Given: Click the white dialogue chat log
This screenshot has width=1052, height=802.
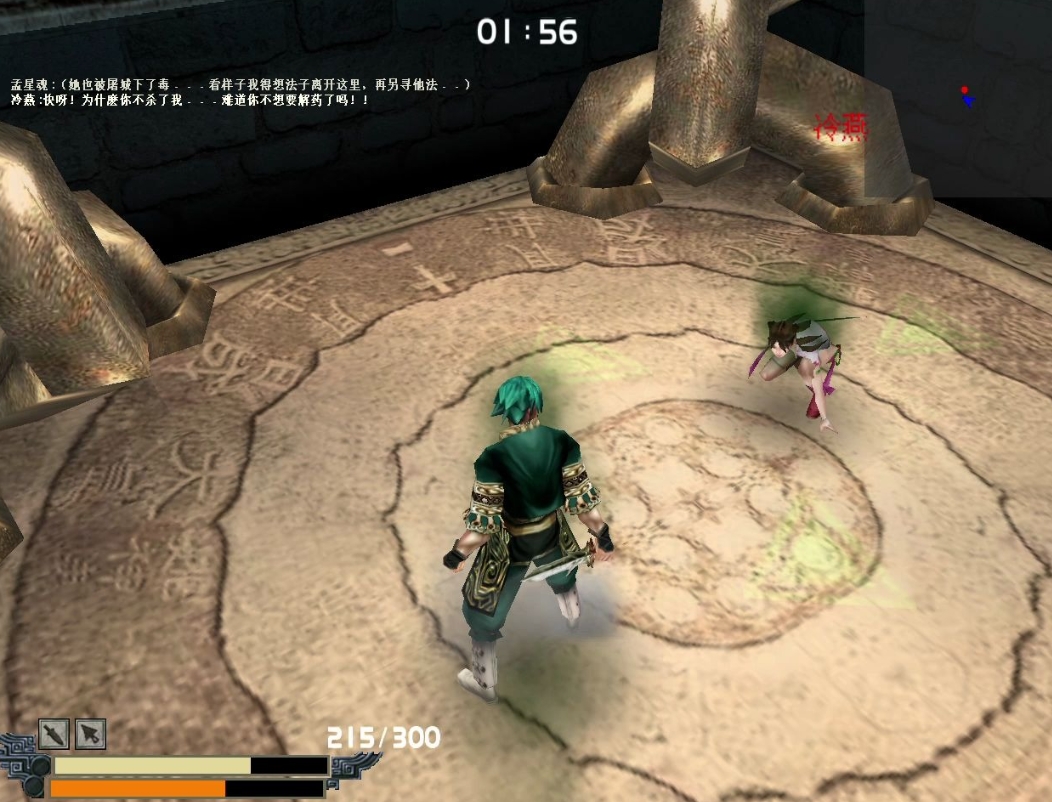Looking at the screenshot, I should click(x=240, y=93).
